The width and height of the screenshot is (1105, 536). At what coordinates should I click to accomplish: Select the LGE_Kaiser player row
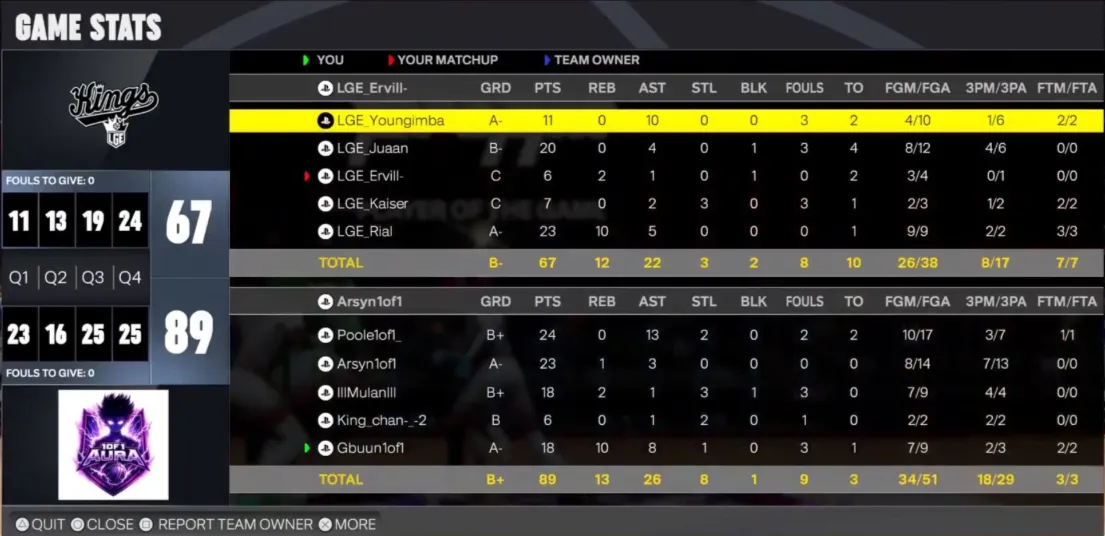point(372,204)
